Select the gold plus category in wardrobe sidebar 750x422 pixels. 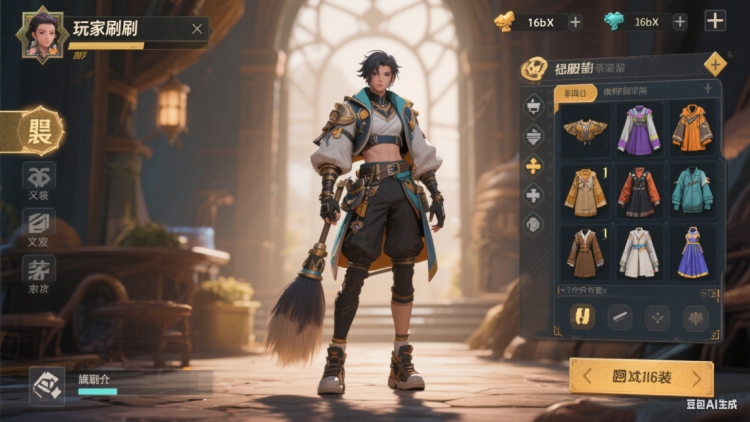click(534, 166)
